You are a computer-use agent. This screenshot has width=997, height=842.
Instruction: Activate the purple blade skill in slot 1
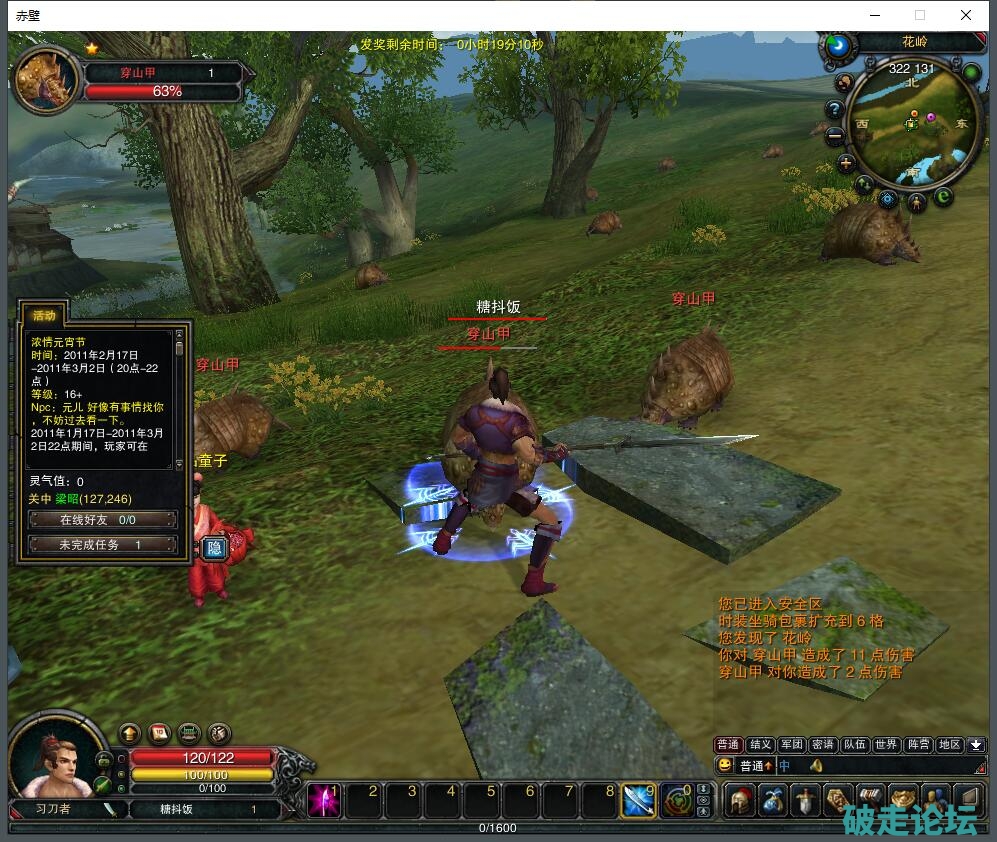324,801
